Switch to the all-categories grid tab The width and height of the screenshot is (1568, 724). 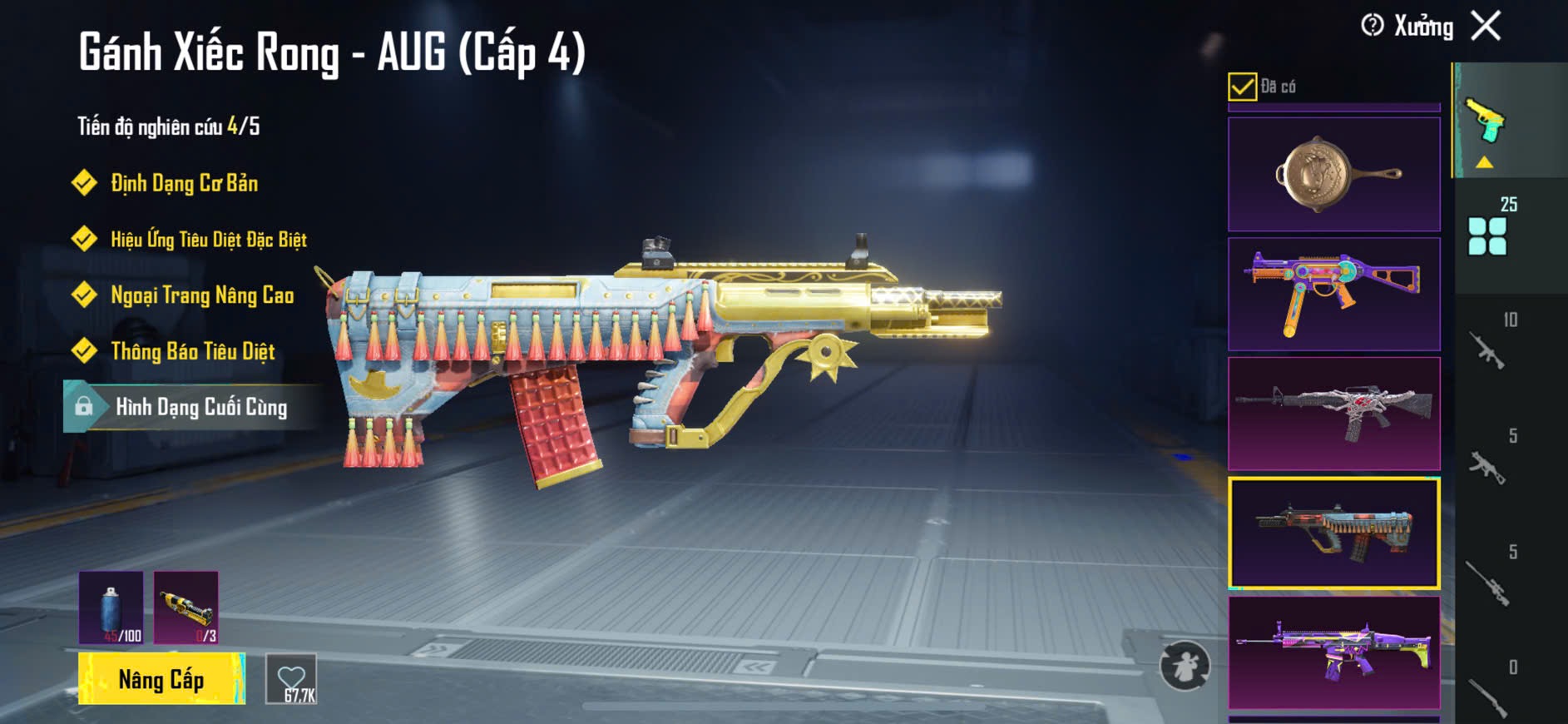1488,236
